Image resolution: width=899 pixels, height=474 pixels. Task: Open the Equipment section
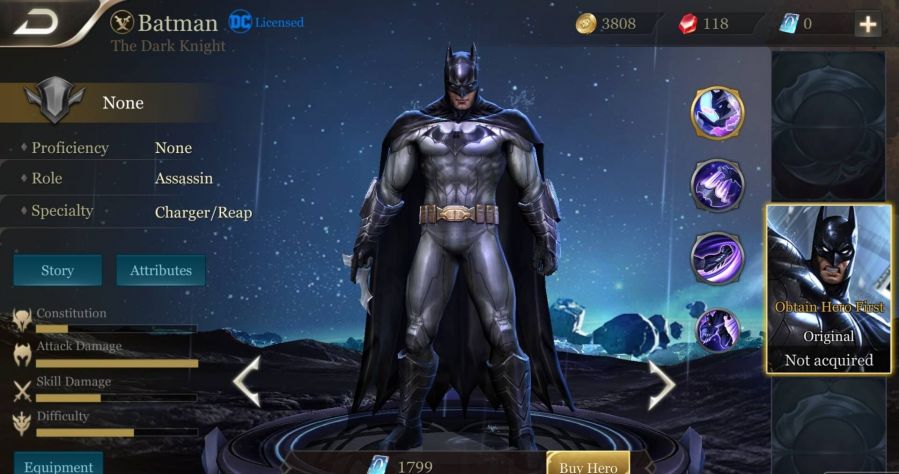pyautogui.click(x=57, y=466)
